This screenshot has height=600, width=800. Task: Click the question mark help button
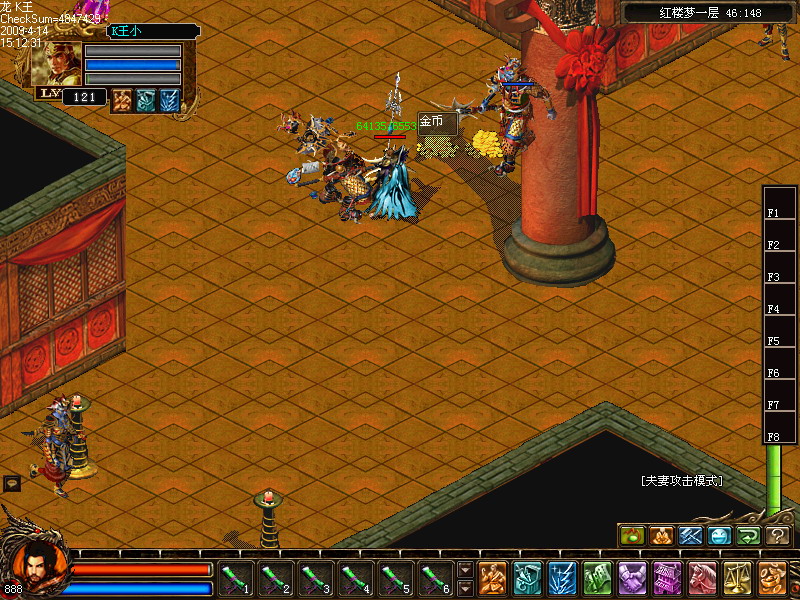(x=778, y=536)
